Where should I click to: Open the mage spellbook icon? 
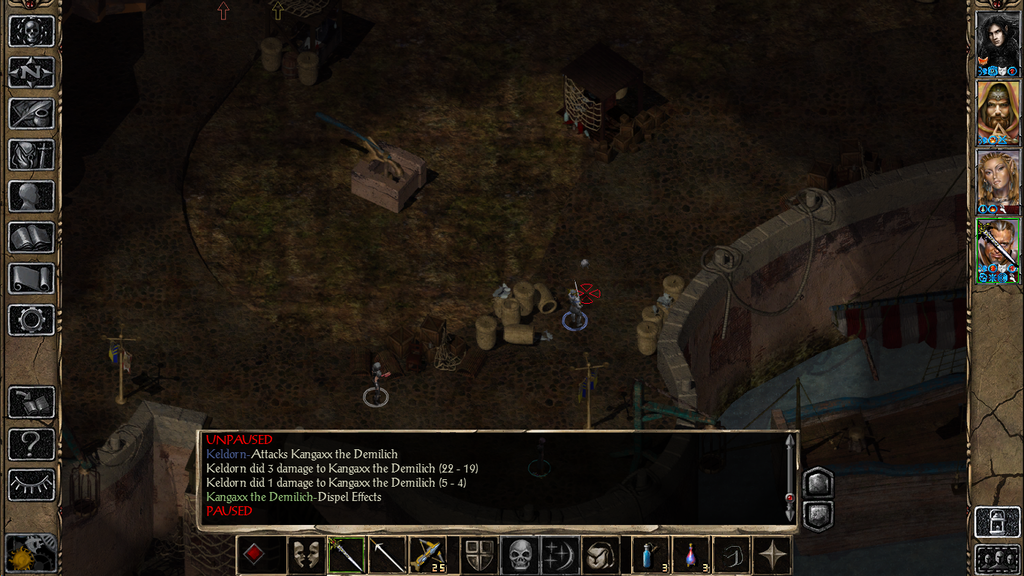click(31, 237)
